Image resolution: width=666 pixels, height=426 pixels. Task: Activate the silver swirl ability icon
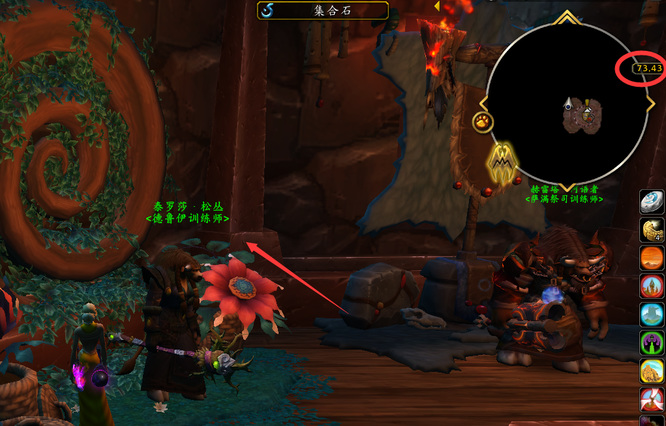(x=652, y=201)
